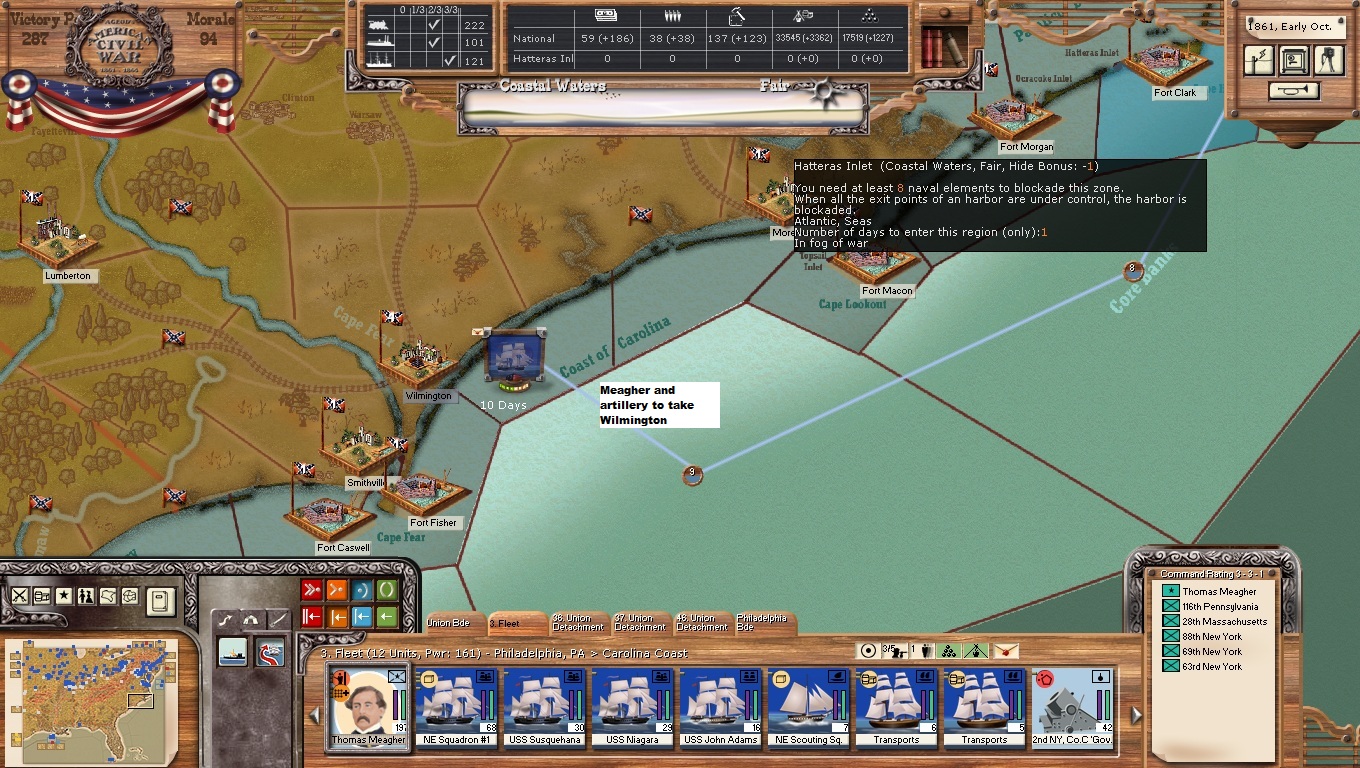Open the safe save game button
The width and height of the screenshot is (1360, 768).
click(x=1294, y=60)
